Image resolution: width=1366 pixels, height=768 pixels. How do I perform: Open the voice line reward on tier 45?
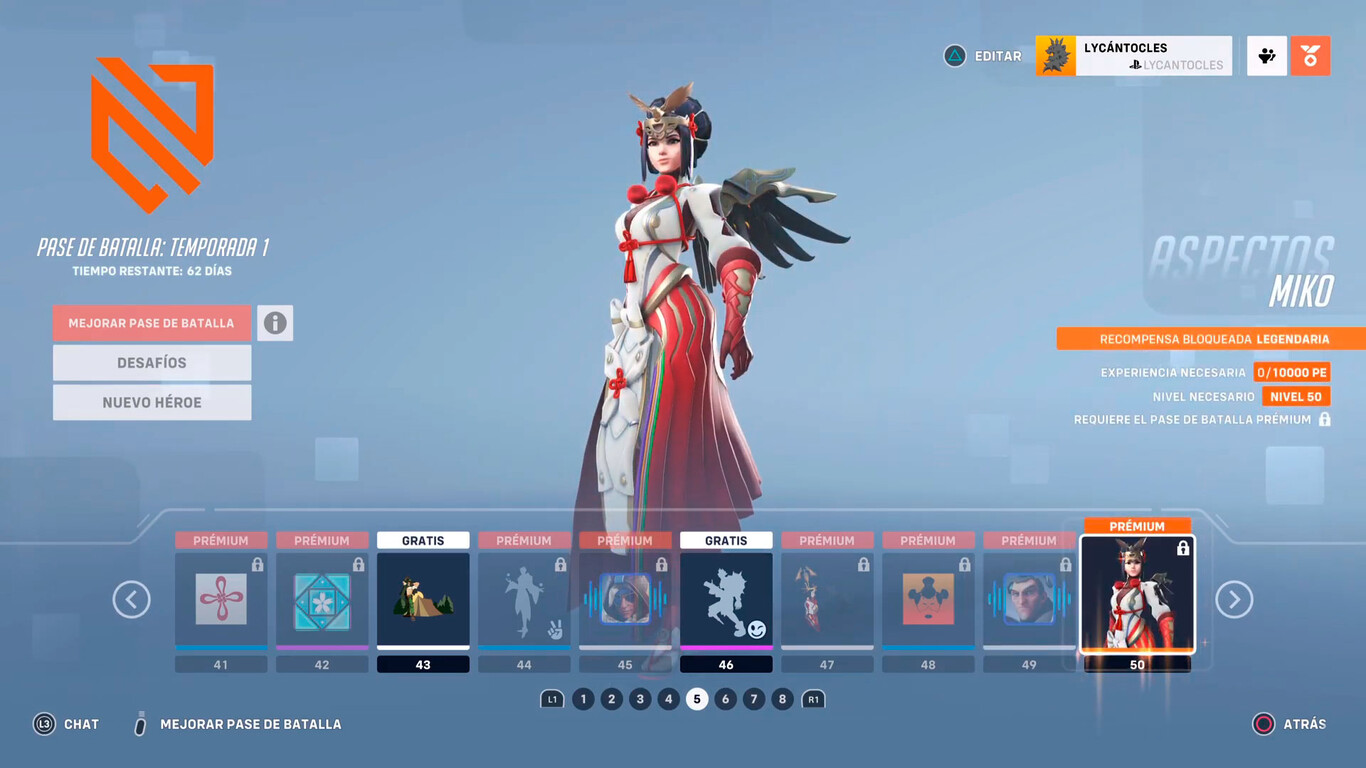point(625,598)
